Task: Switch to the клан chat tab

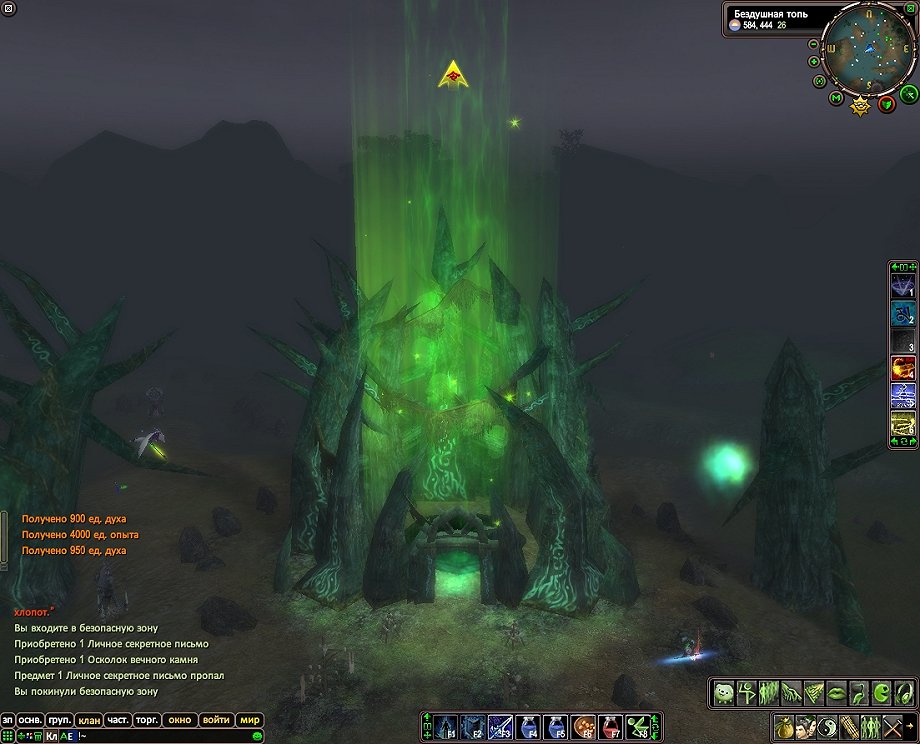Action: pos(88,720)
